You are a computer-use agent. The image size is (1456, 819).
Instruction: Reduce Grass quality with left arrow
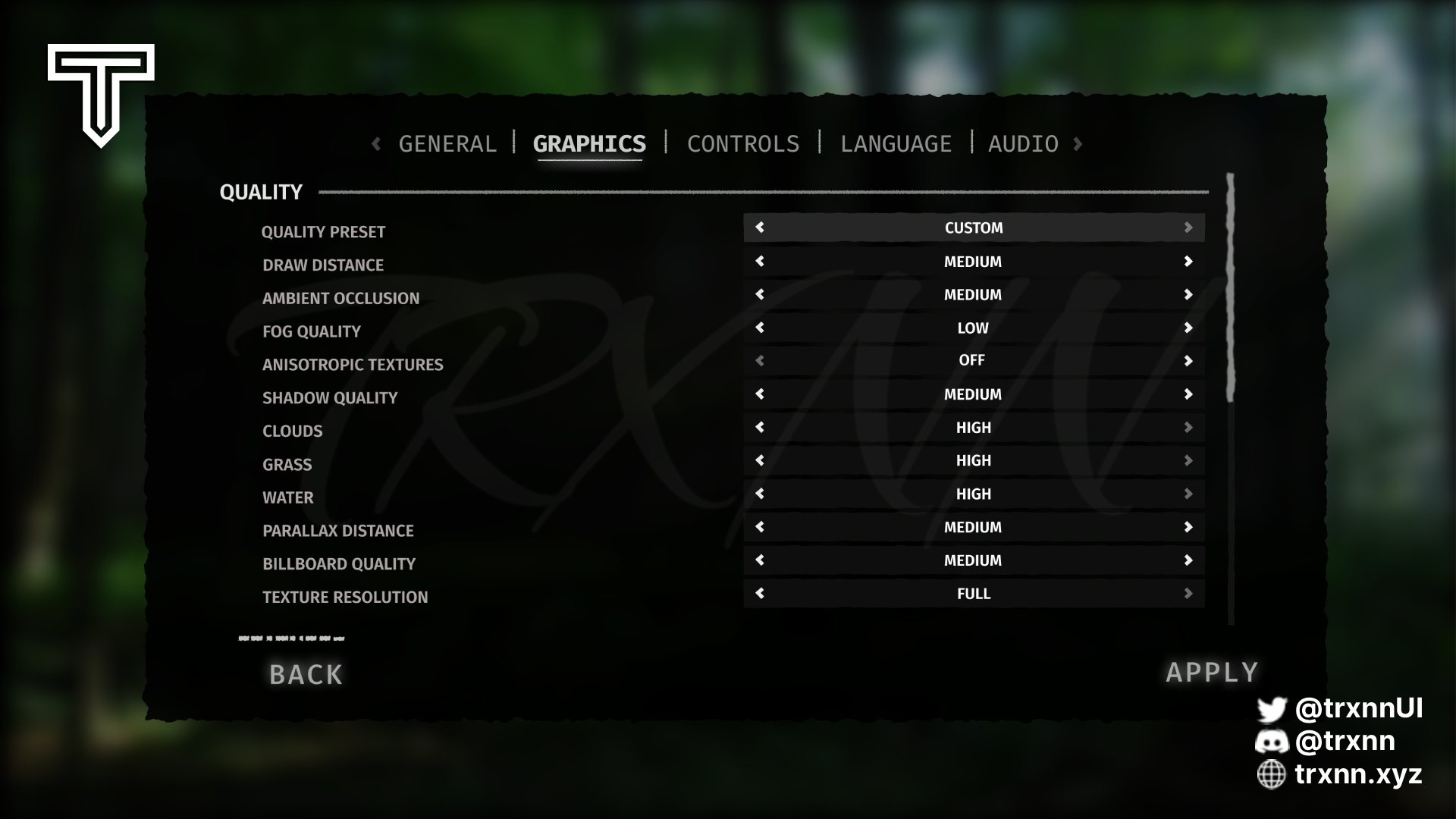(x=760, y=460)
